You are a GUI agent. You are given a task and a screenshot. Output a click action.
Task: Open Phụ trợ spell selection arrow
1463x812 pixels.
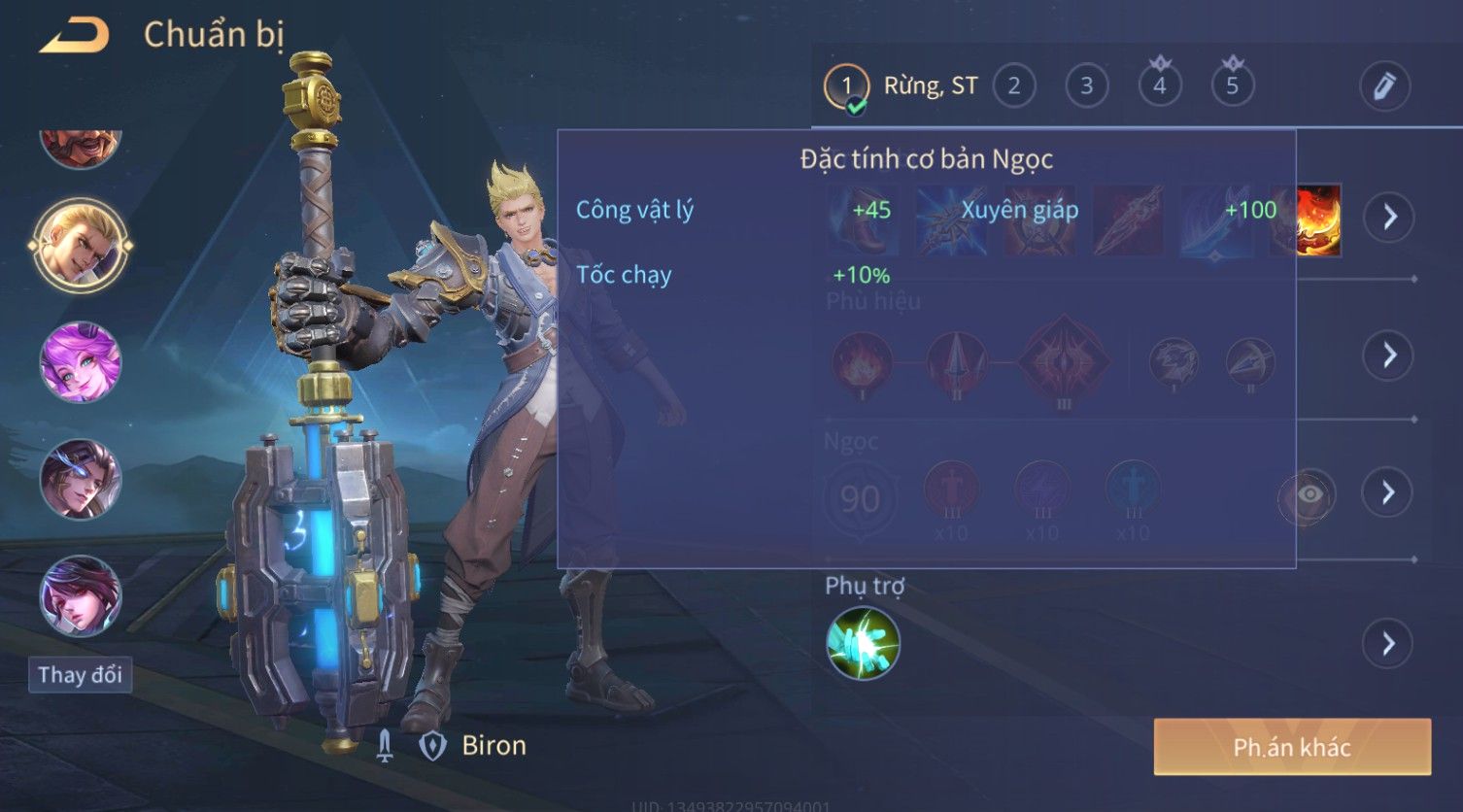pos(1389,643)
